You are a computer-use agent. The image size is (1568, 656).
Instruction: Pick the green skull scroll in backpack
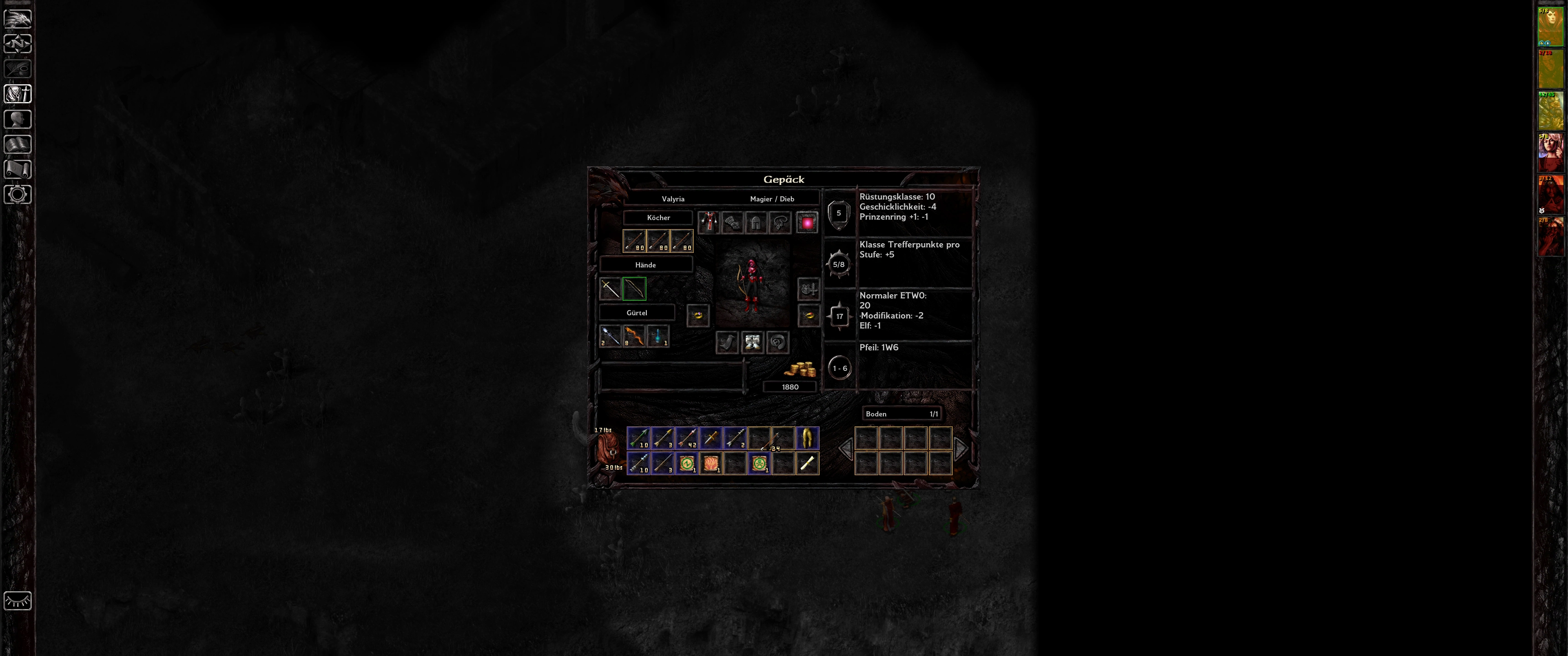759,464
